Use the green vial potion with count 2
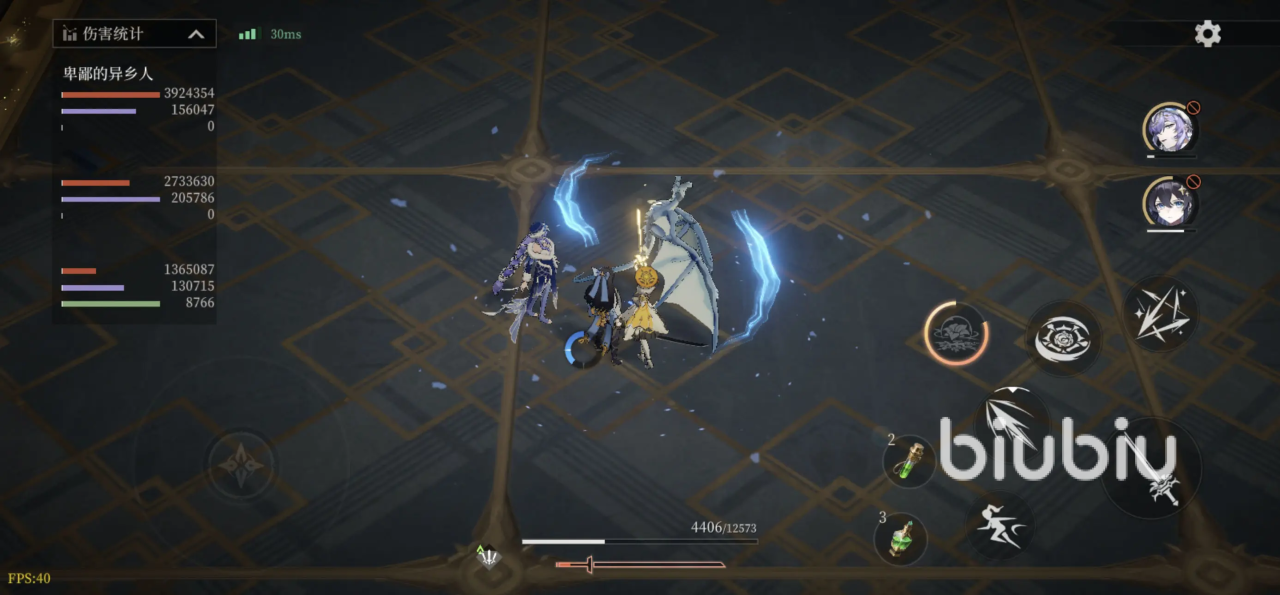The image size is (1280, 595). (909, 461)
